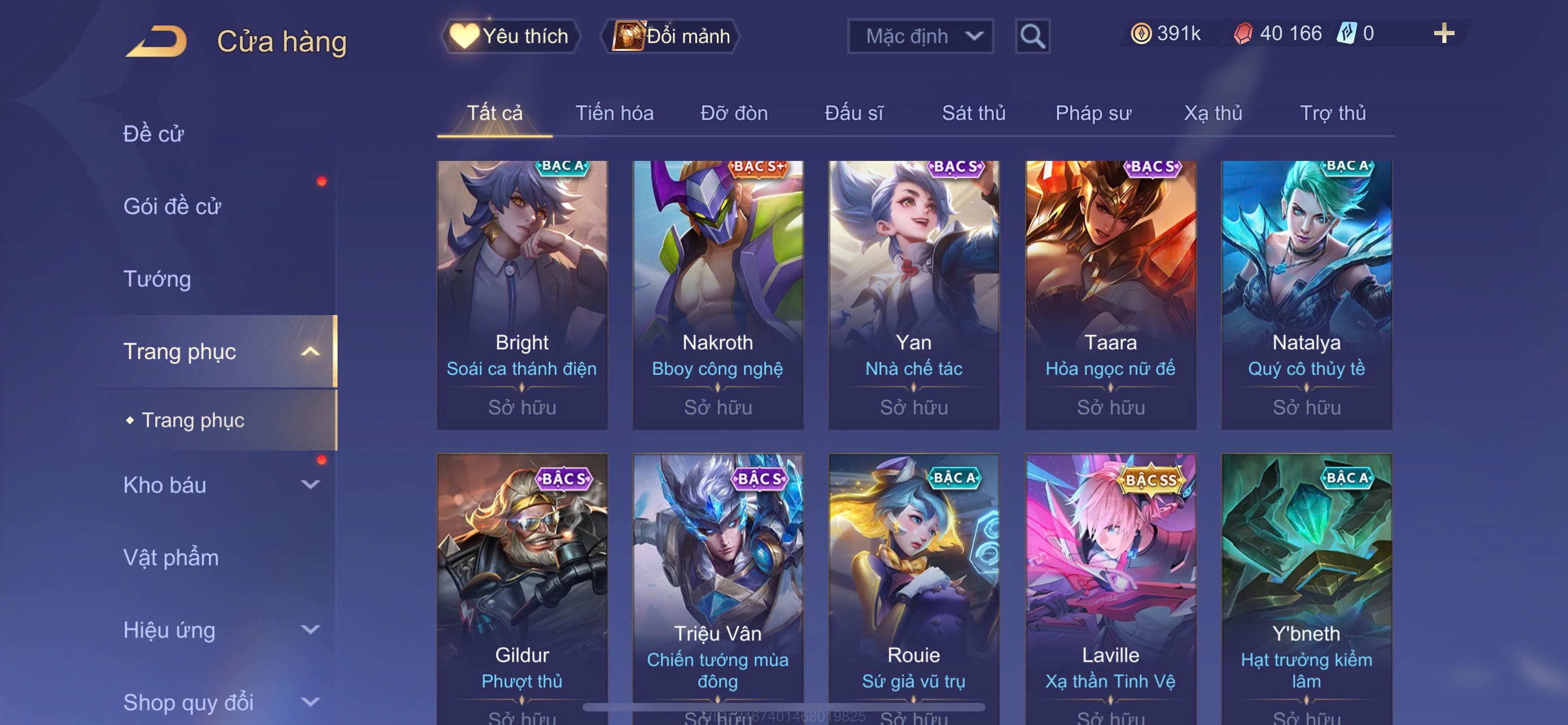1568x725 pixels.
Task: Switch to the Sát thủ tab
Action: 973,113
